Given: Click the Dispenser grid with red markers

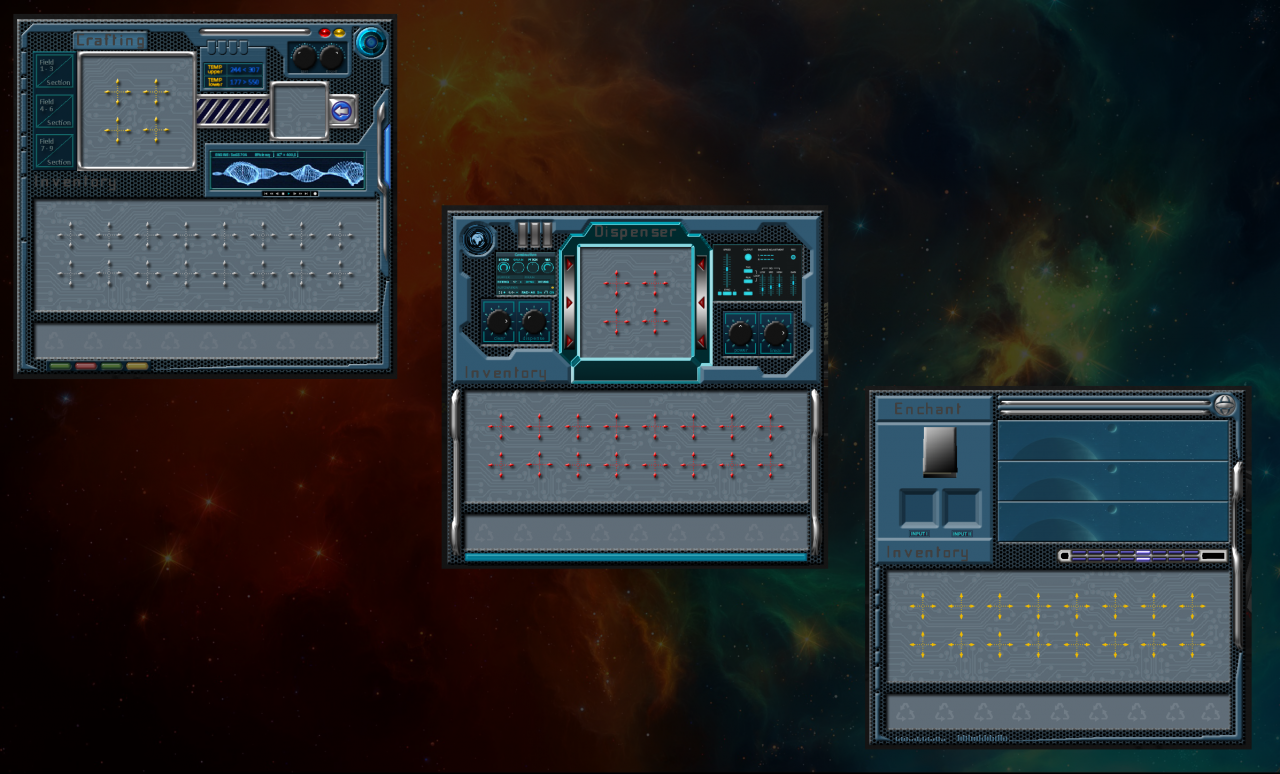Looking at the screenshot, I should [x=636, y=303].
